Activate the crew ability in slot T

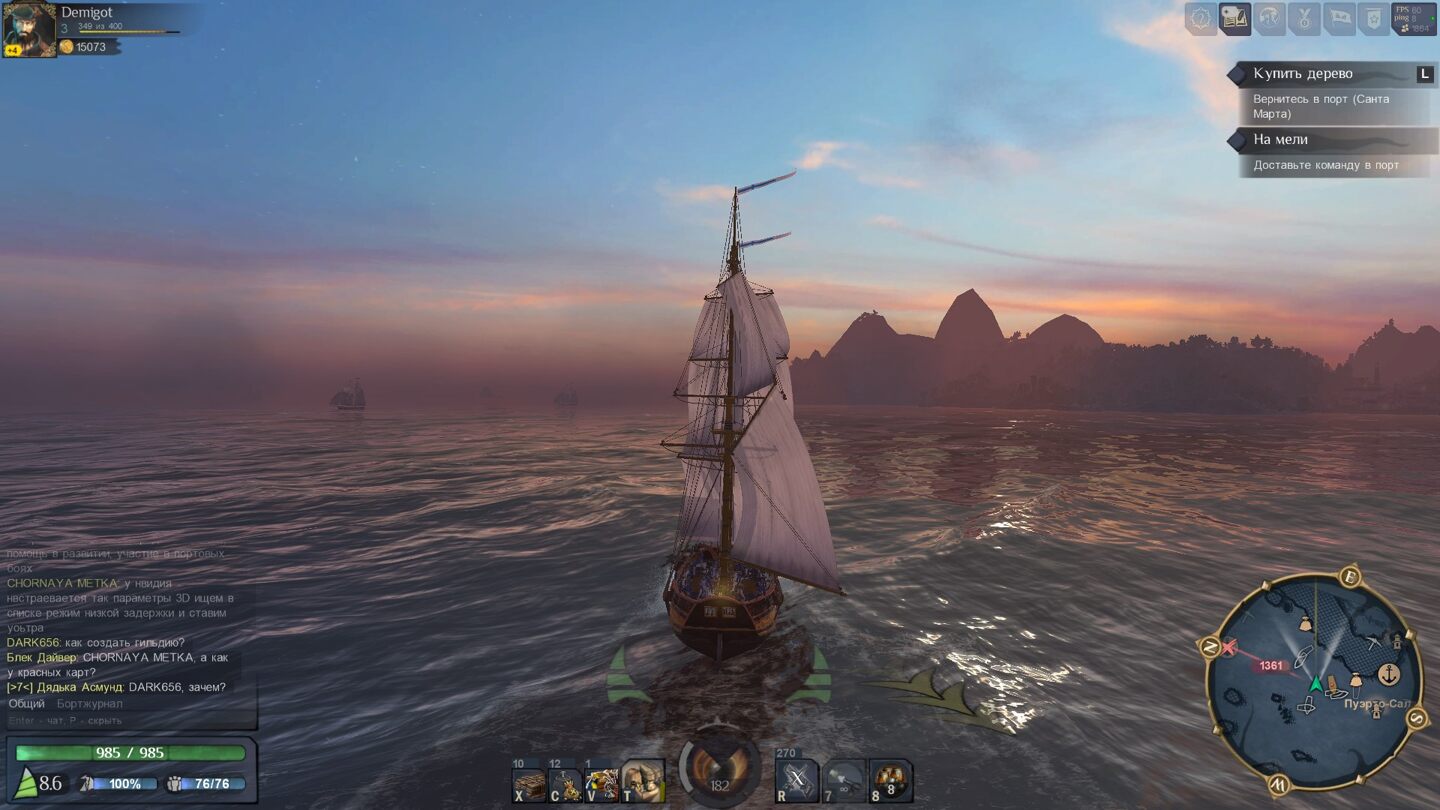click(642, 782)
